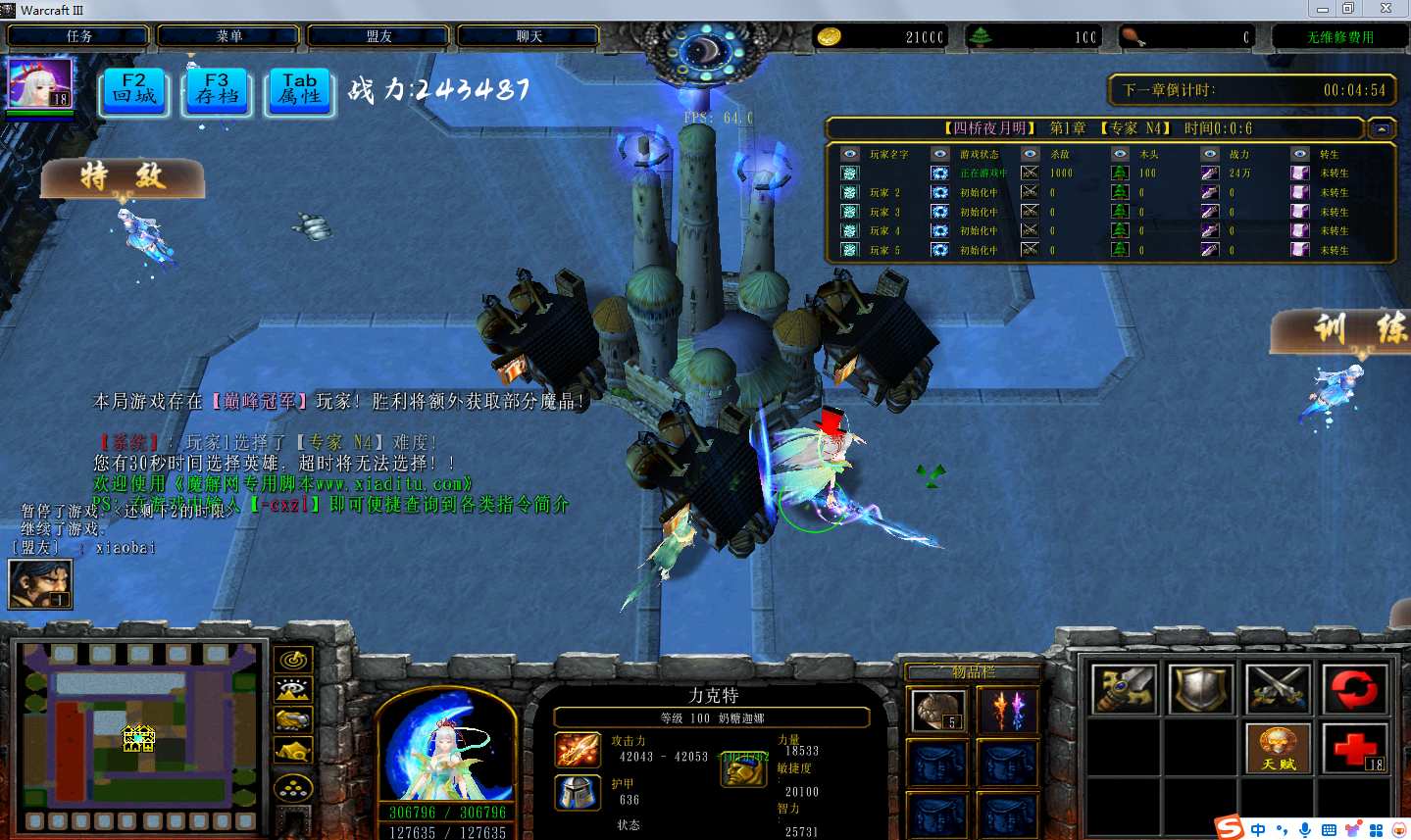Activate the red cross hero ability

(x=1354, y=749)
